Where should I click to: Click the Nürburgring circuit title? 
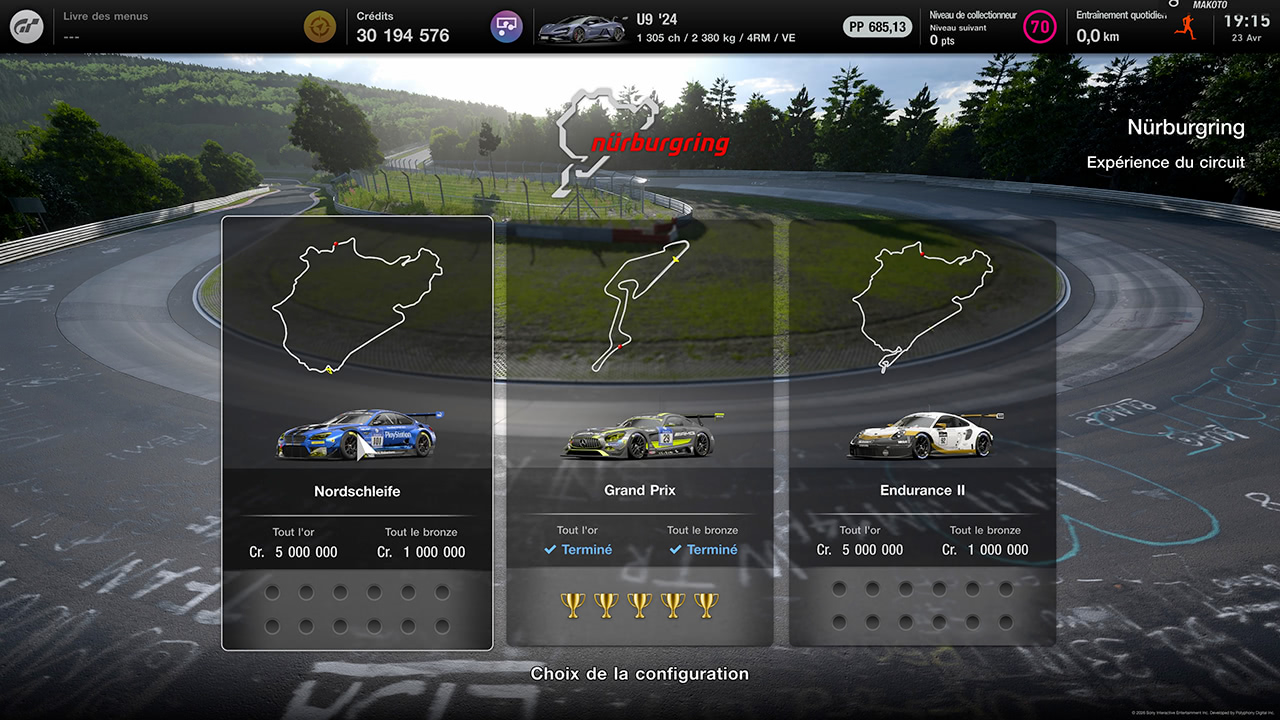(x=1185, y=127)
